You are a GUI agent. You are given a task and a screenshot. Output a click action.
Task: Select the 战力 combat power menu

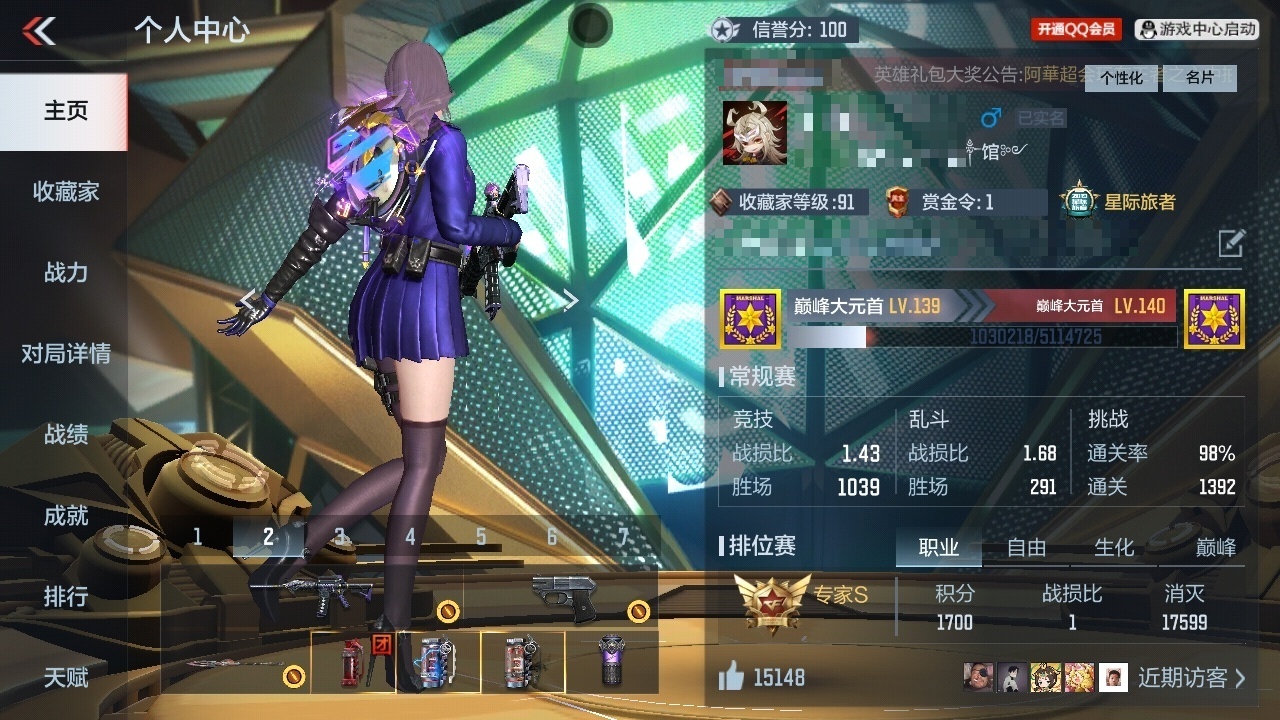[x=65, y=272]
